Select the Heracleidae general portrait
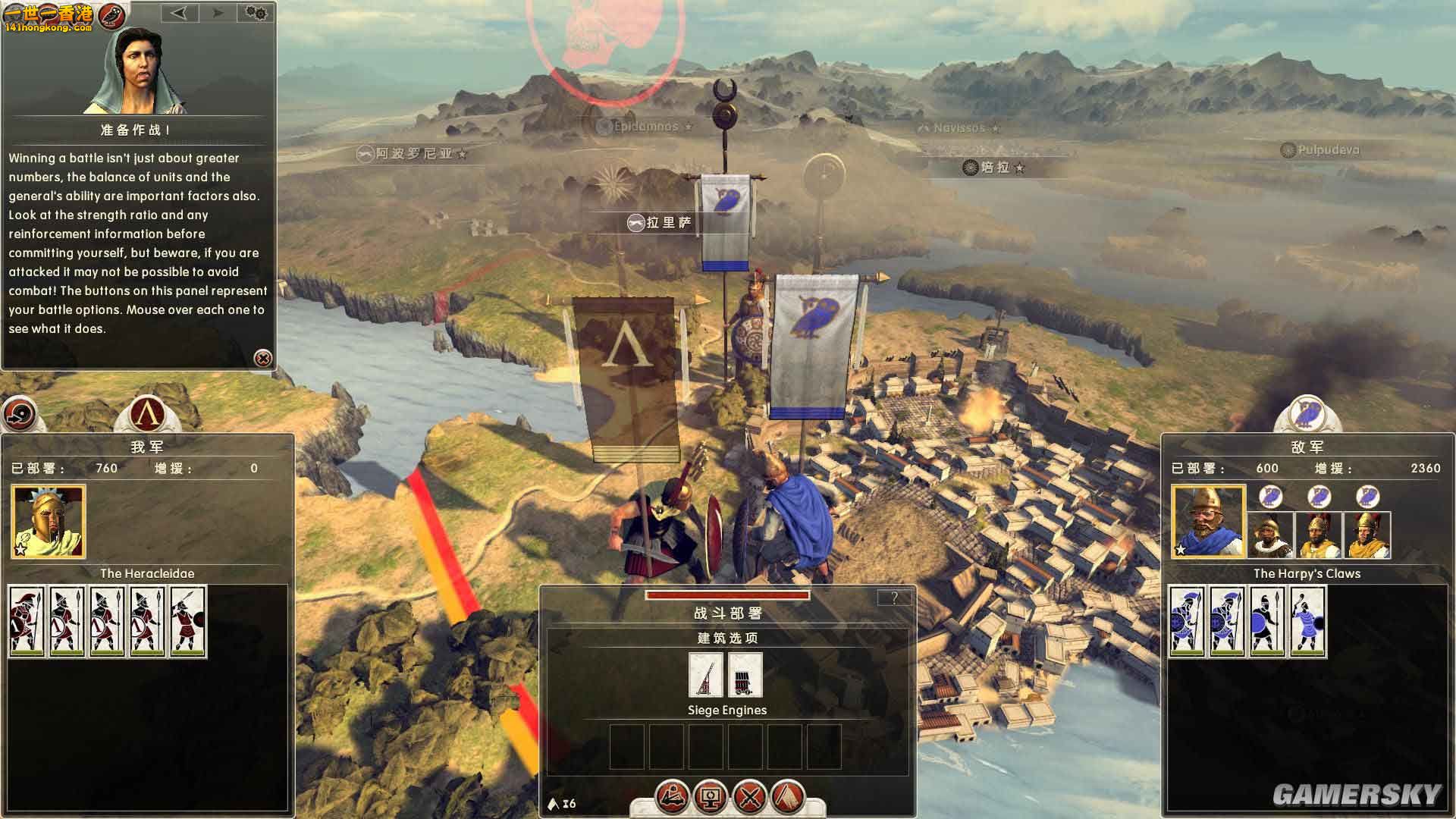1456x819 pixels. click(x=49, y=522)
